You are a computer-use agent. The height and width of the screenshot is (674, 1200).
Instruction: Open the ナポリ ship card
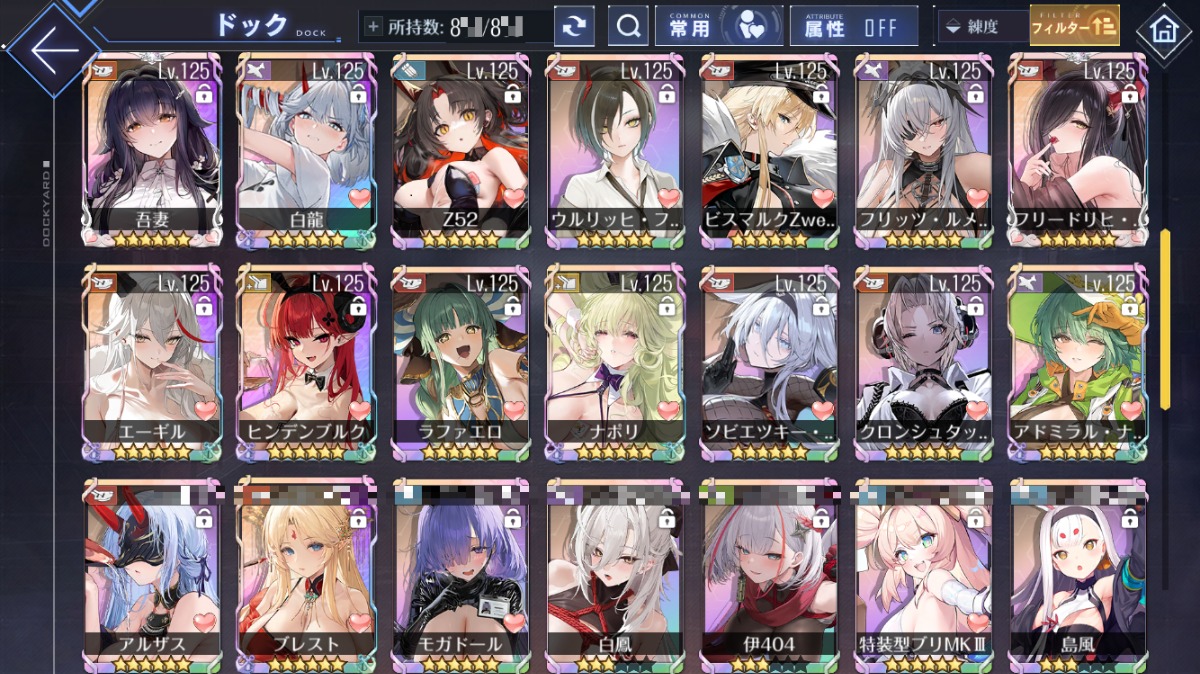tap(614, 362)
